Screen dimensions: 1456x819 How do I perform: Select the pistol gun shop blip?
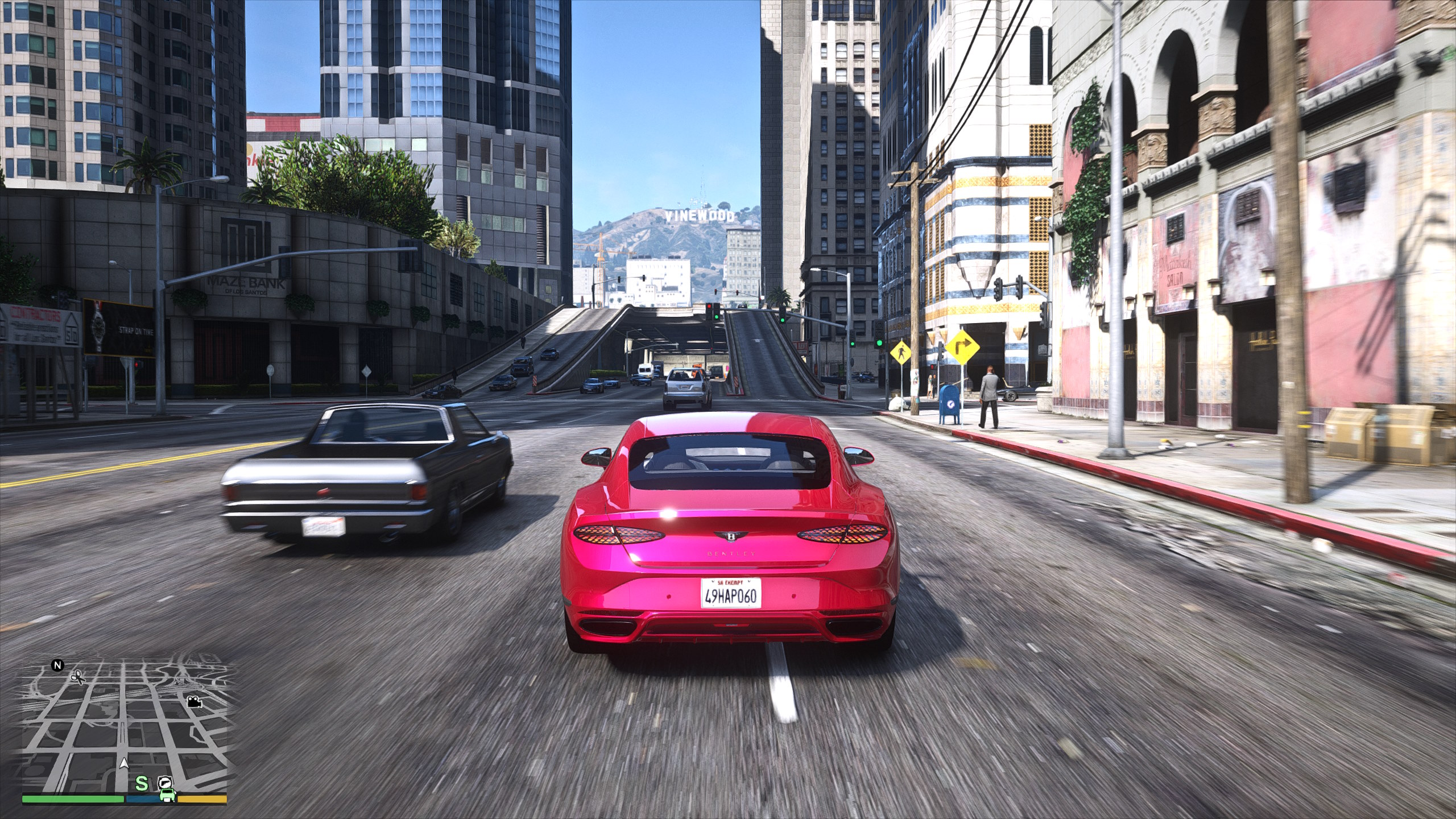click(165, 781)
